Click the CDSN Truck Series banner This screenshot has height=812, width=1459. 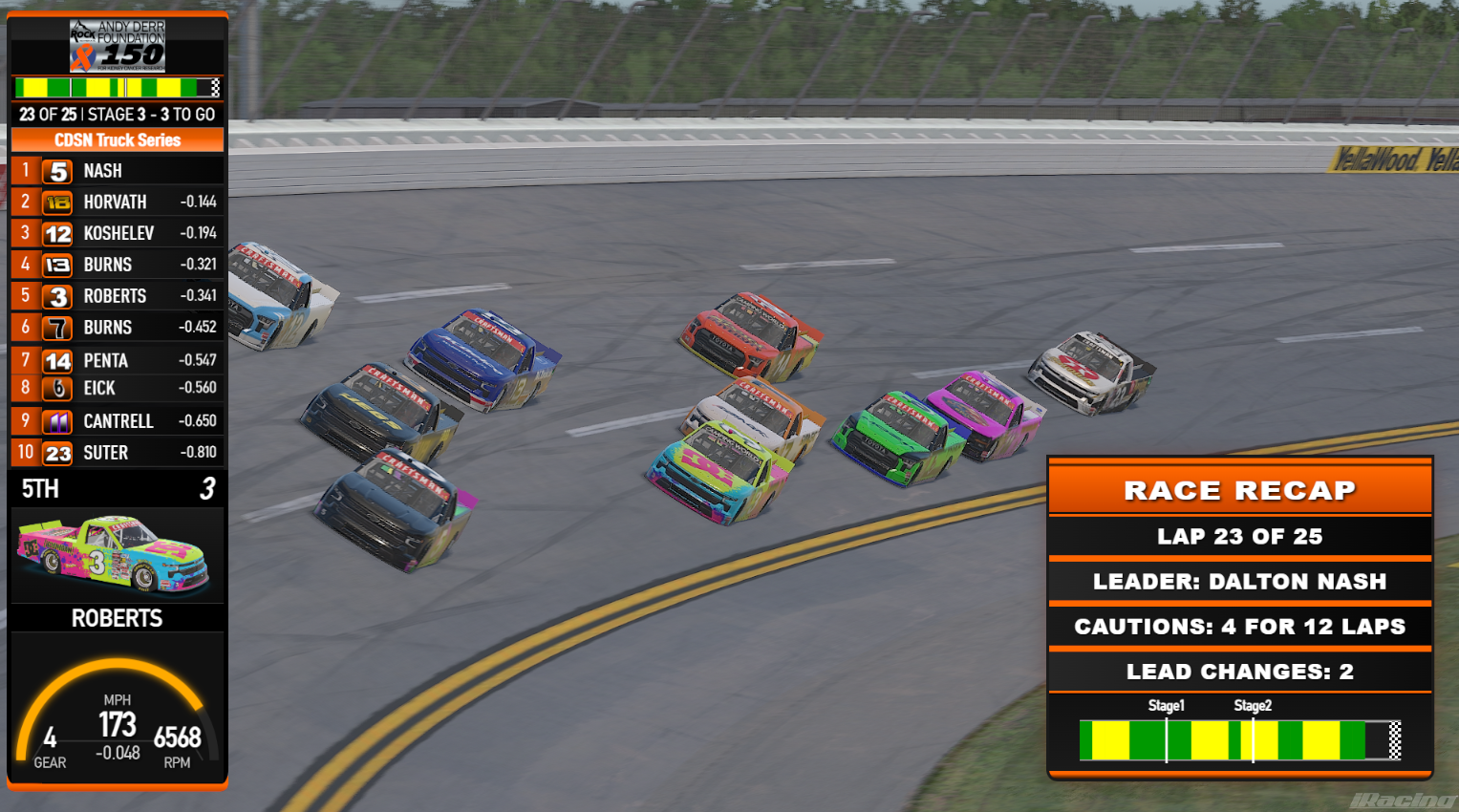117,139
